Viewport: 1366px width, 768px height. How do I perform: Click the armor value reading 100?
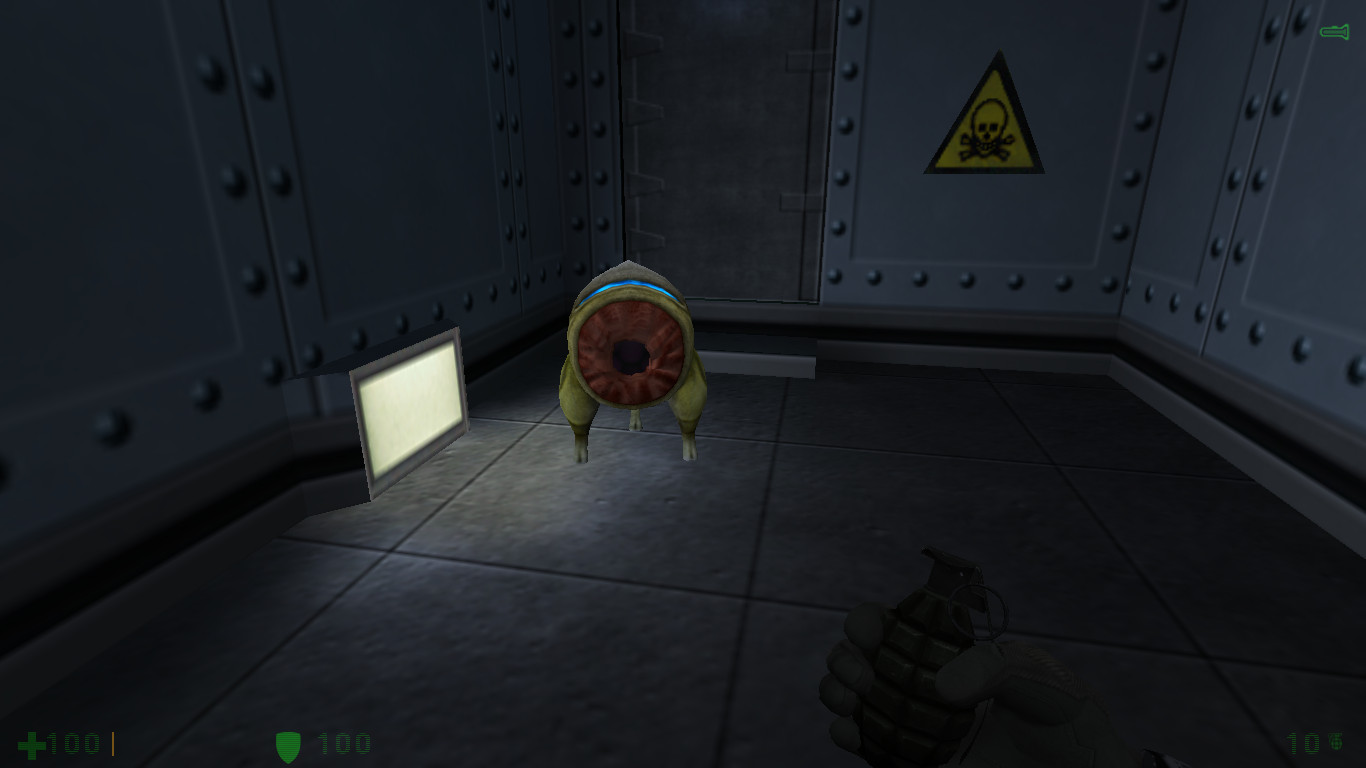(x=342, y=744)
